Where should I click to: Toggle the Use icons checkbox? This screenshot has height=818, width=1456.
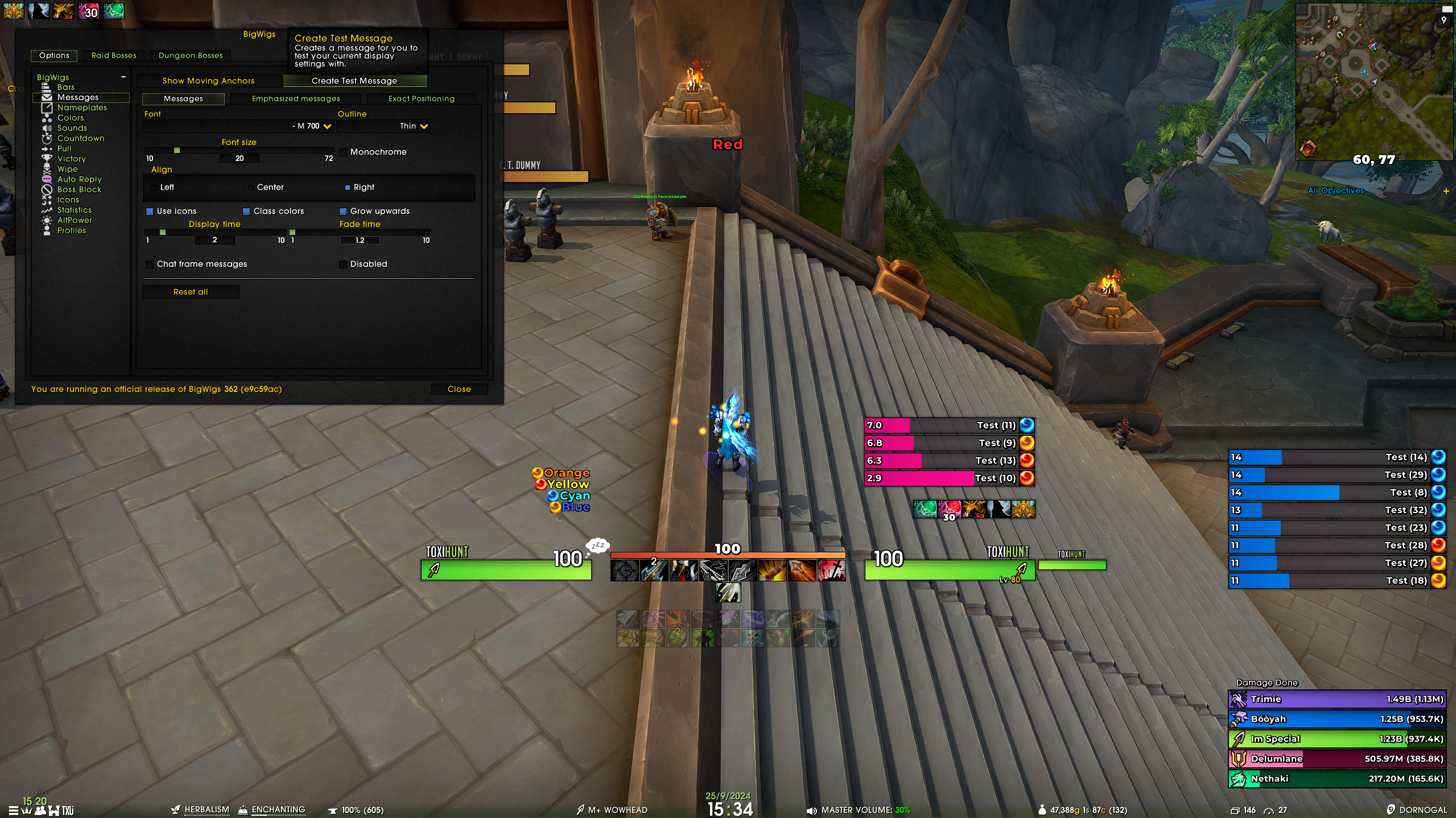150,212
